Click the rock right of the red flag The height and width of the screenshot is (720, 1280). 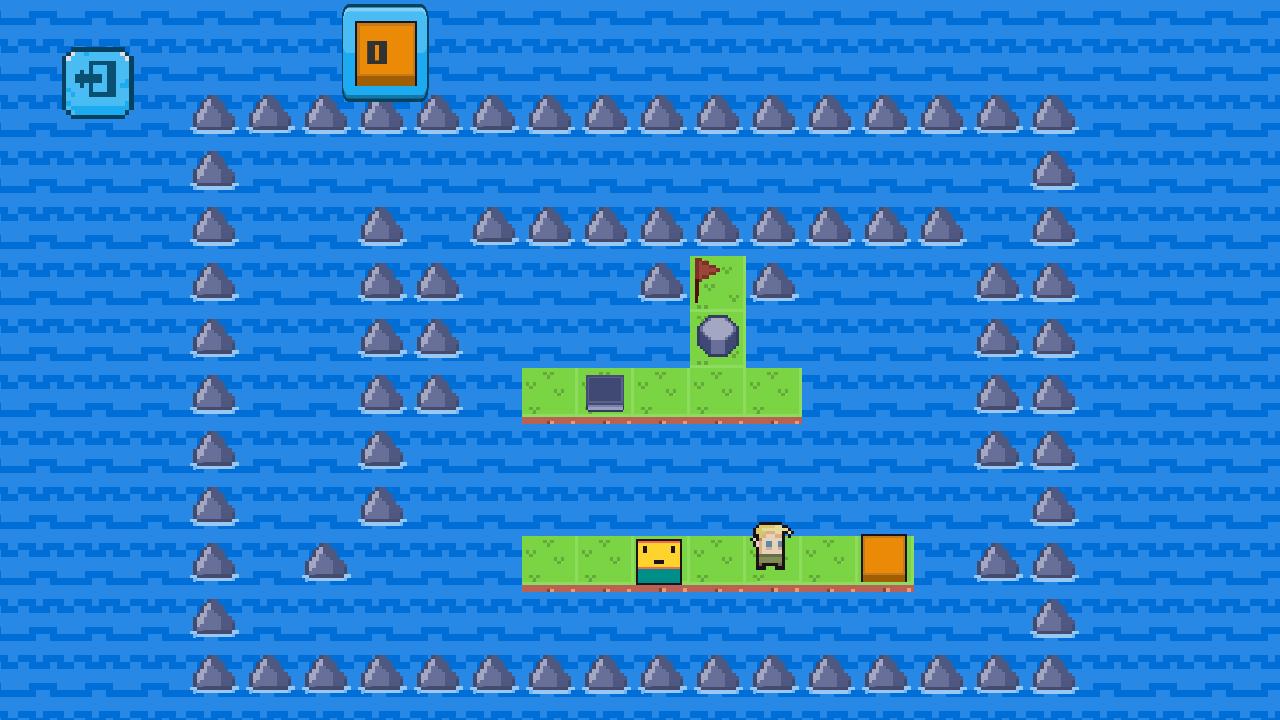pyautogui.click(x=773, y=281)
